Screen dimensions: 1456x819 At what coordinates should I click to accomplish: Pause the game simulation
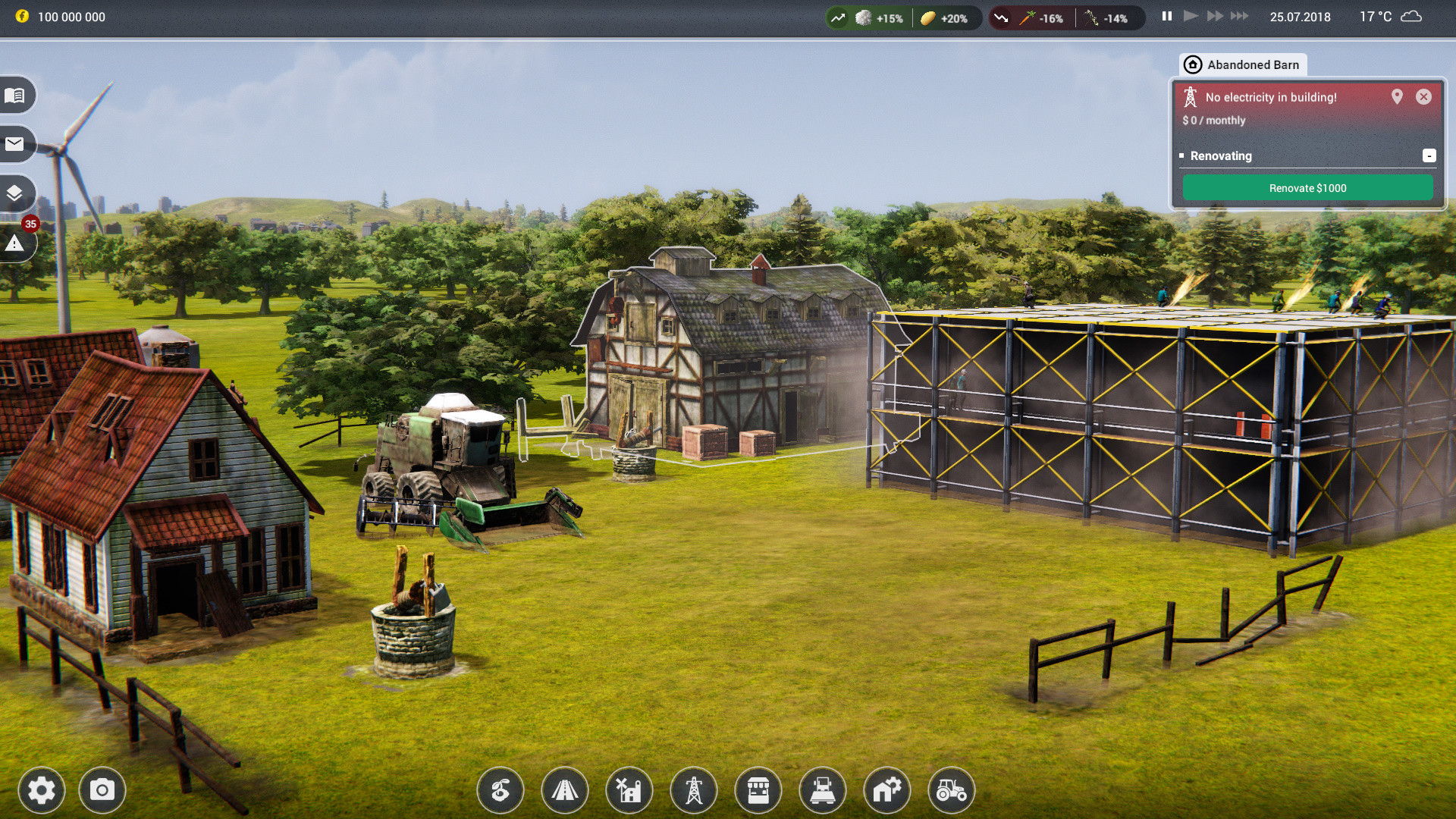coord(1166,15)
